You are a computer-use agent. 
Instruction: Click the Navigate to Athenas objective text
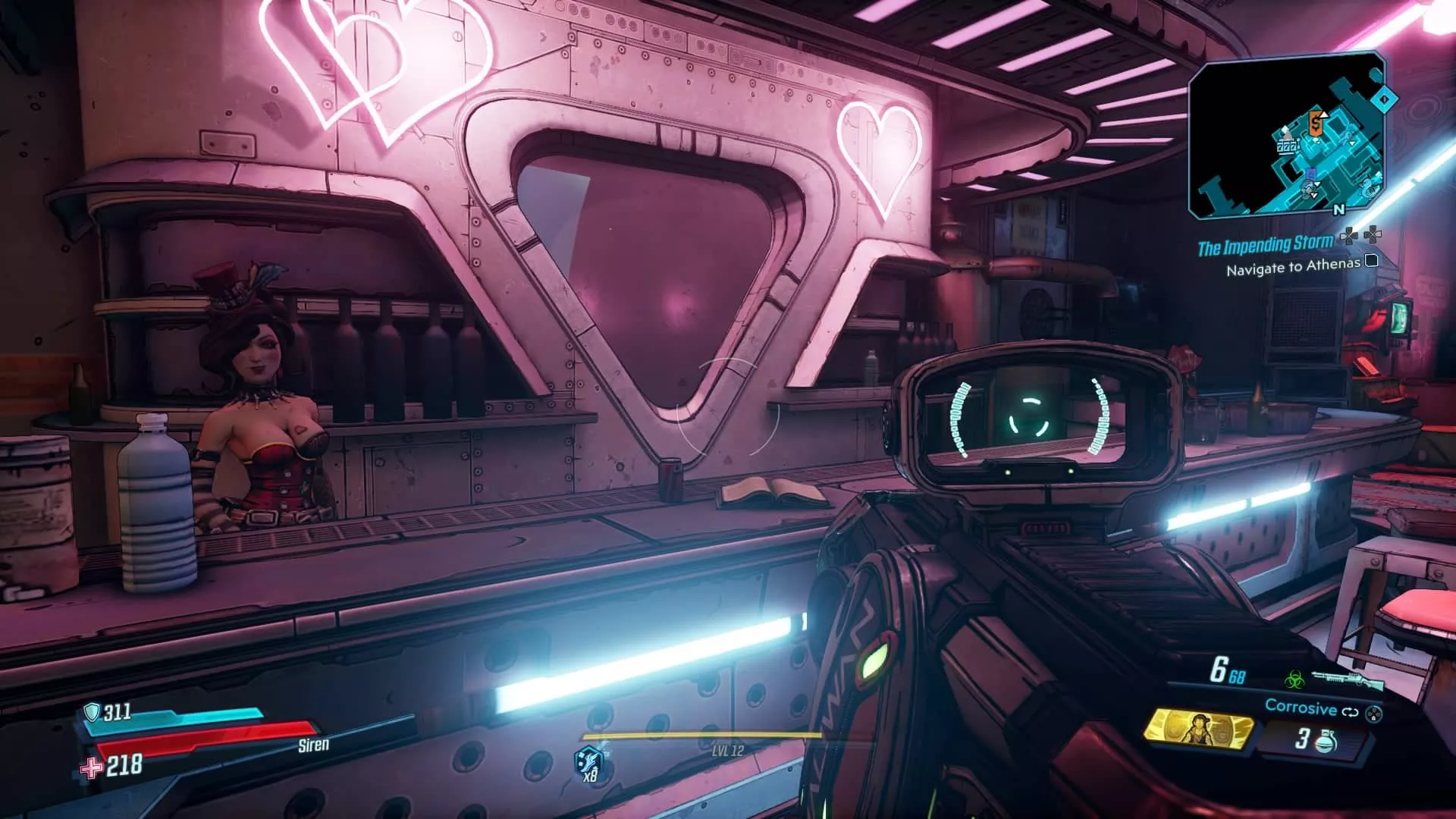(1292, 268)
